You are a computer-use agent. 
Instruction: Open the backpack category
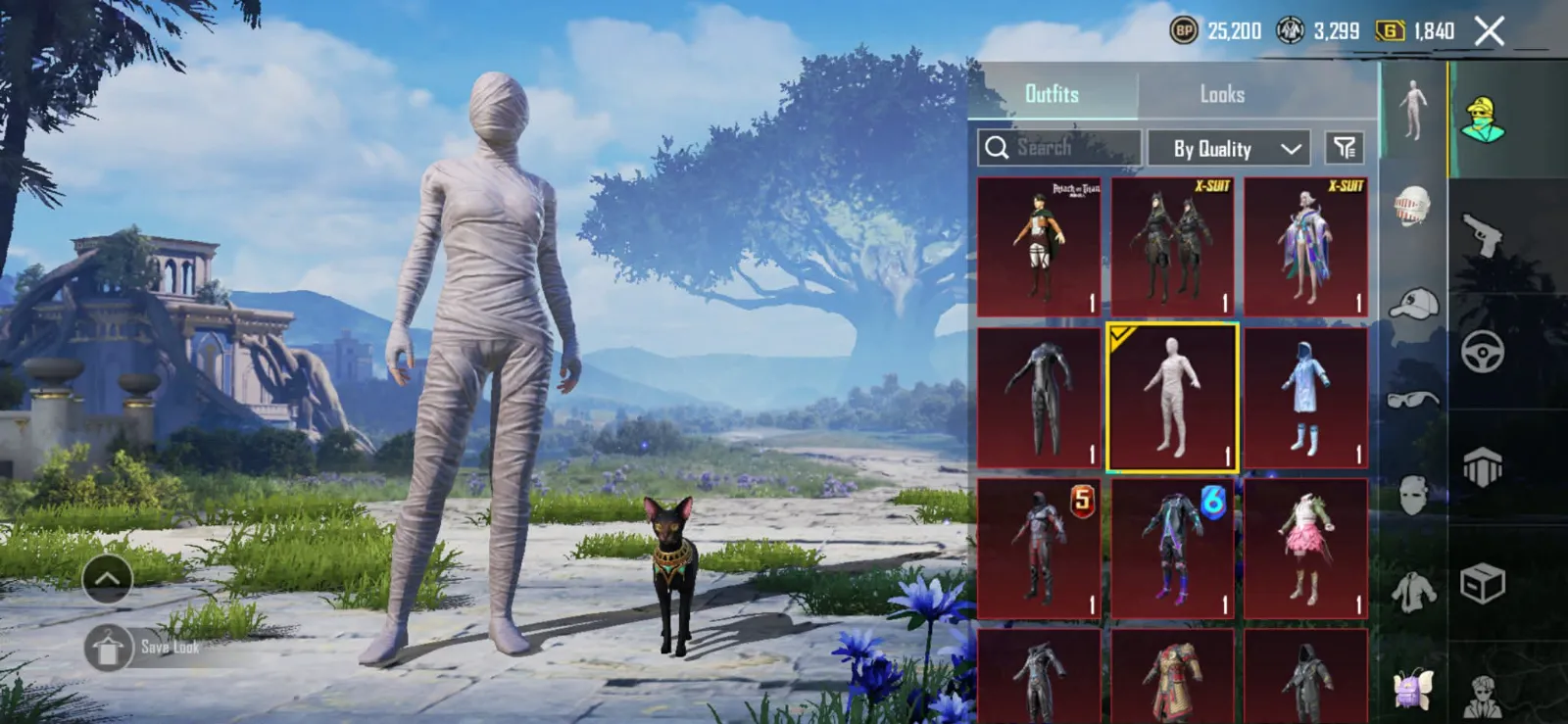(x=1412, y=689)
